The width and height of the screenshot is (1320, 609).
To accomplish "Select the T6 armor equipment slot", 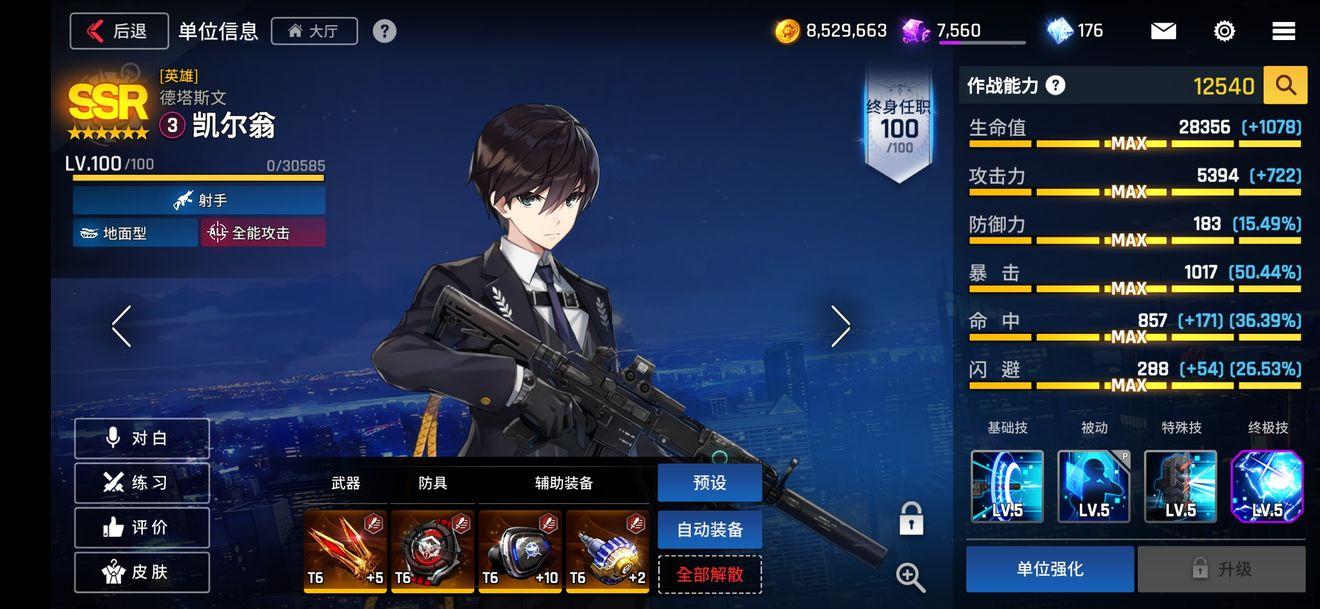I will tap(432, 551).
